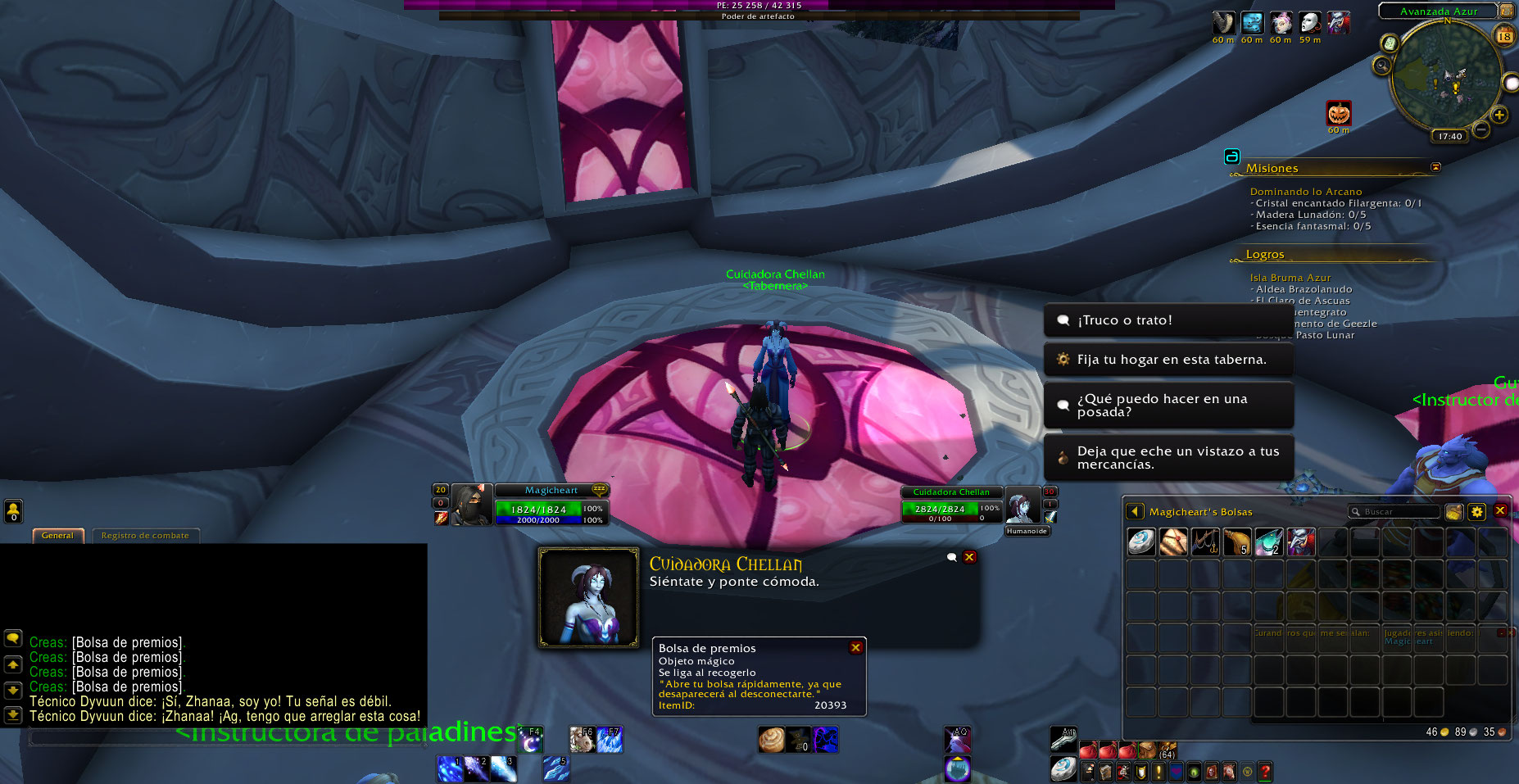This screenshot has width=1519, height=784.
Task: Switch to the Registro de combate tab
Action: coord(145,536)
